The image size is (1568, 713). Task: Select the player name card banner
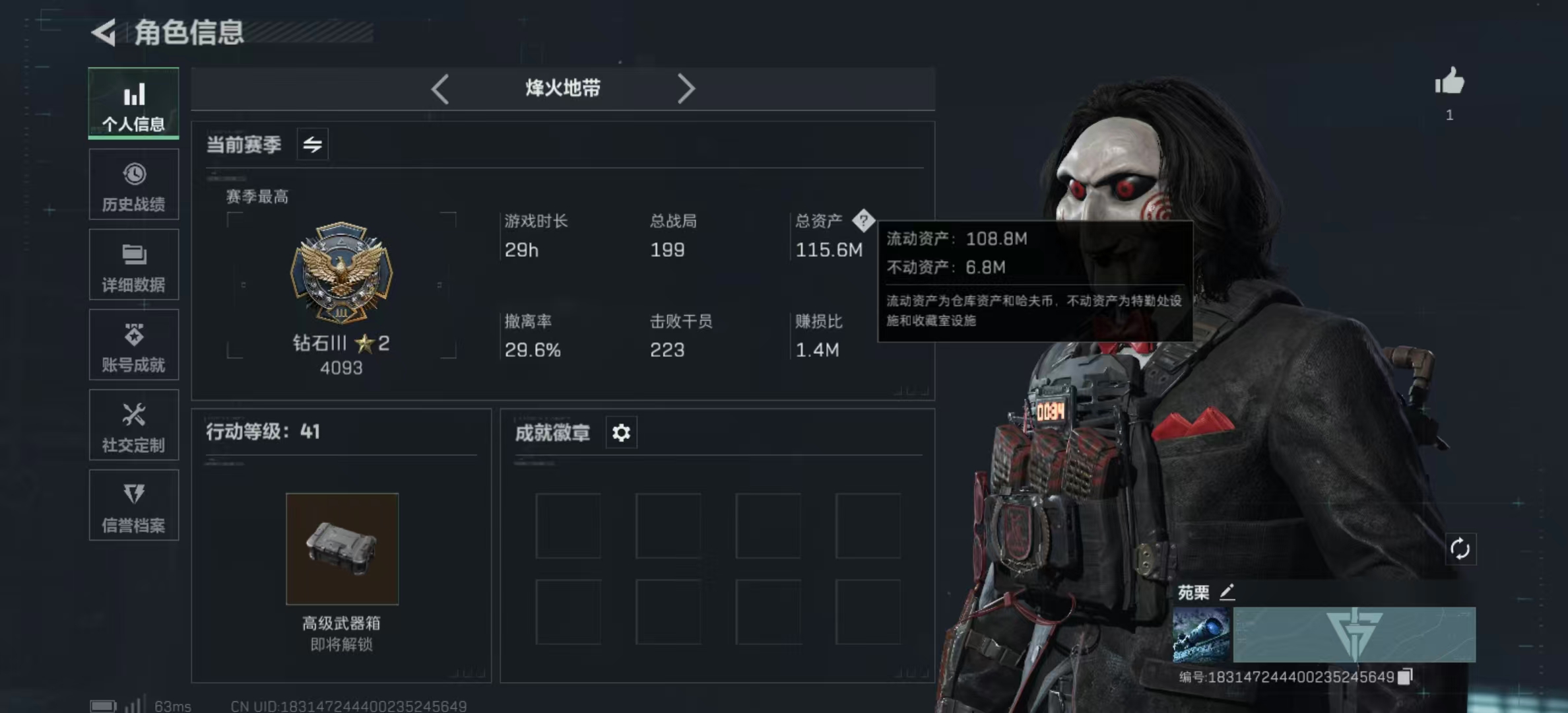1354,635
